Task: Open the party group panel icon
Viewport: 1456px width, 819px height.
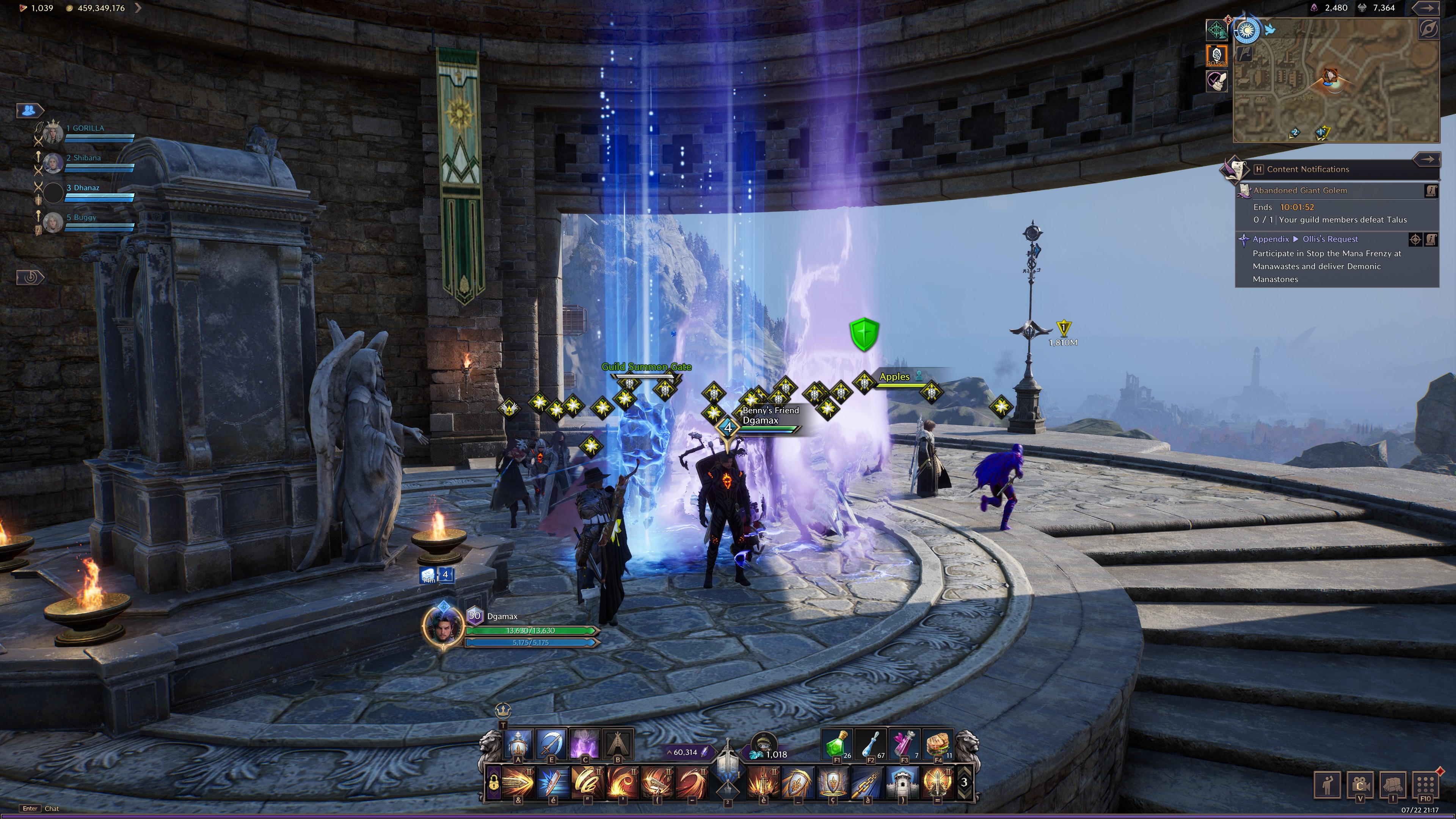Action: pyautogui.click(x=30, y=110)
